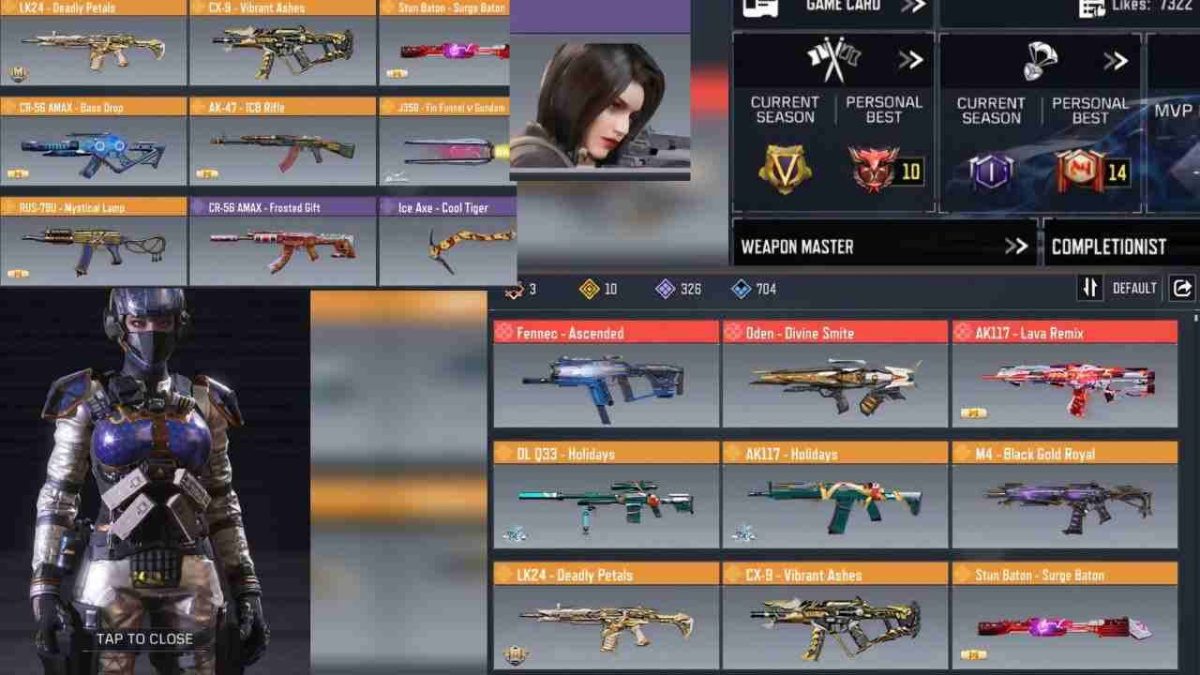This screenshot has height=675, width=1200.
Task: Click the share arrow icon
Action: pyautogui.click(x=1182, y=288)
